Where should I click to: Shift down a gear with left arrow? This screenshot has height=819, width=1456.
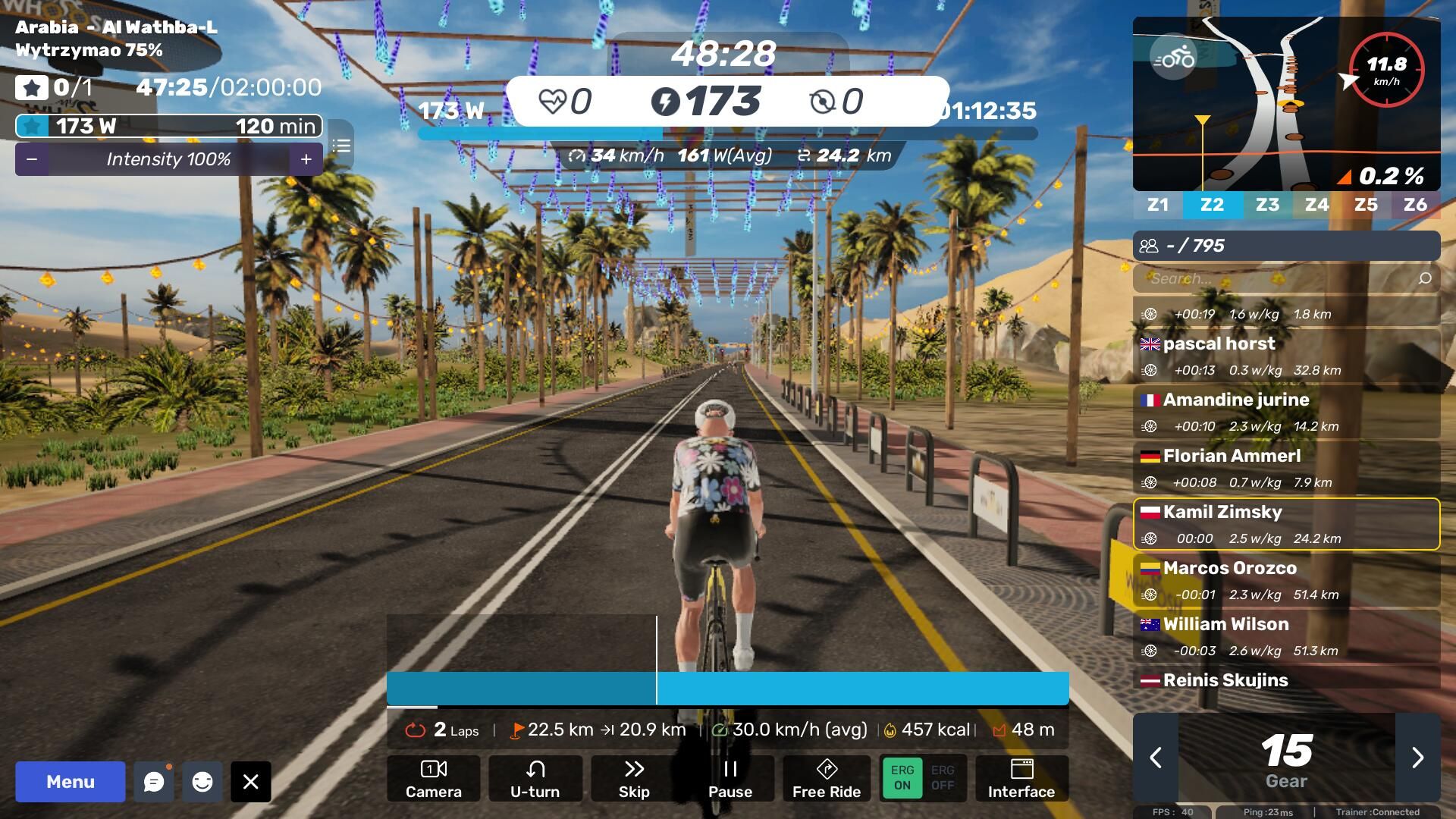1156,758
